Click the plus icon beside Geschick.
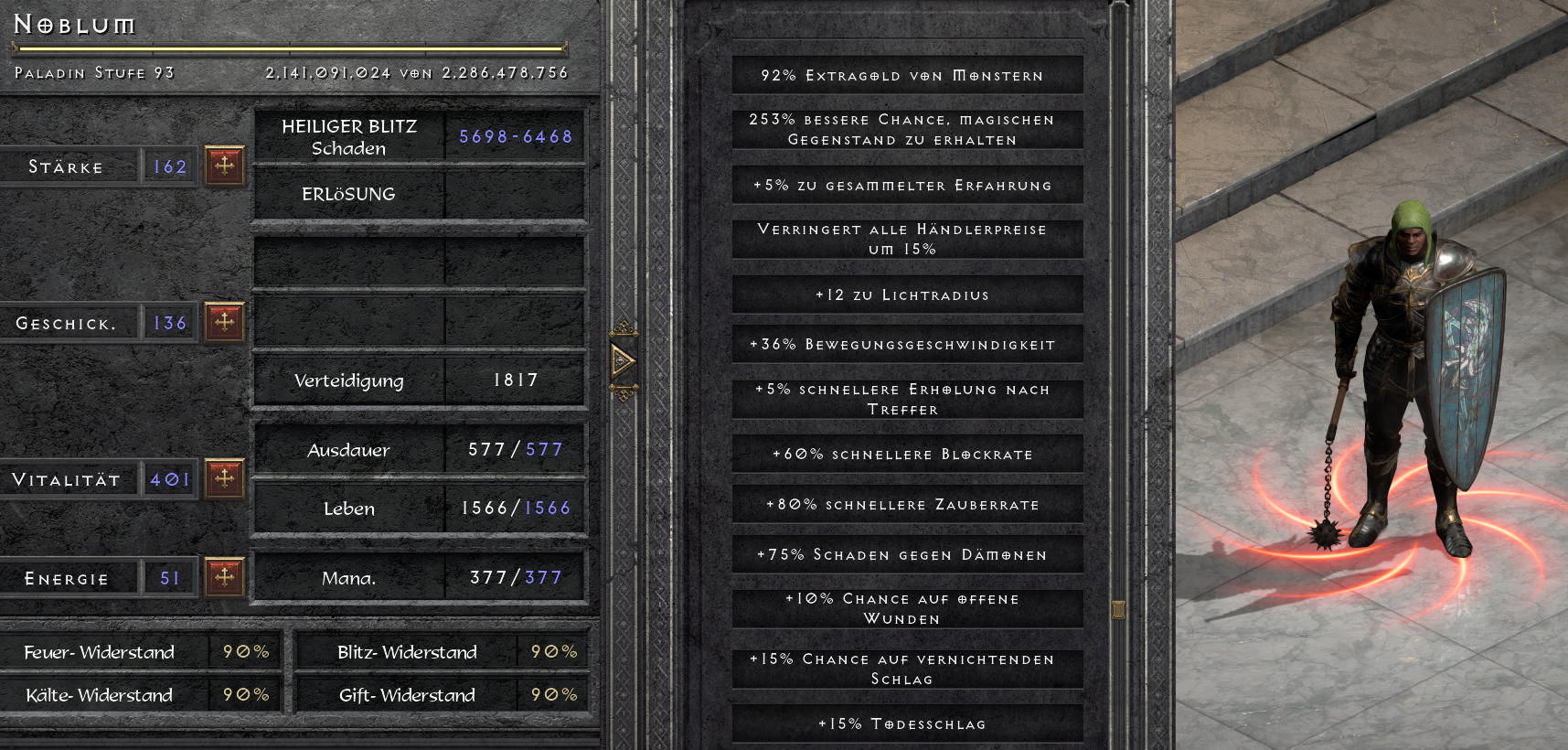The image size is (1568, 750). click(x=224, y=322)
